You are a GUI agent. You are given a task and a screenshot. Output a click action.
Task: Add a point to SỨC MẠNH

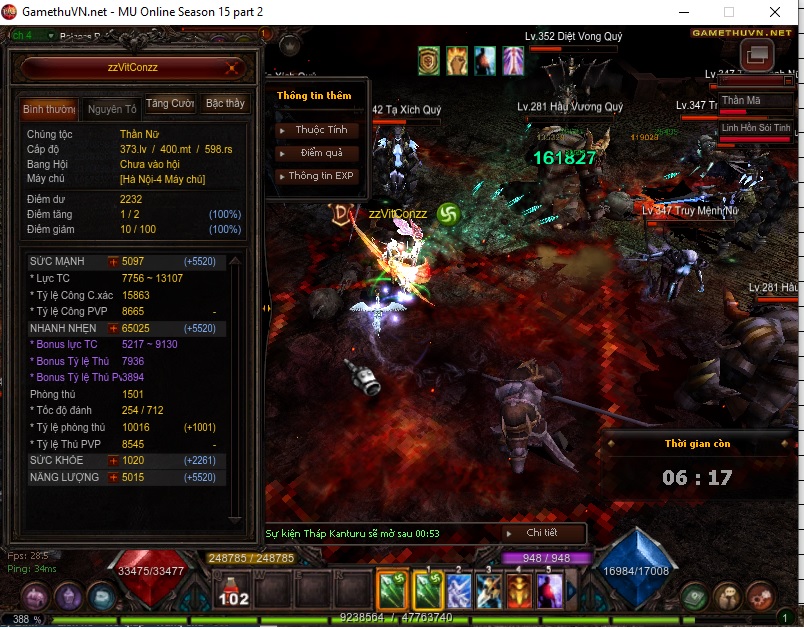tap(113, 261)
